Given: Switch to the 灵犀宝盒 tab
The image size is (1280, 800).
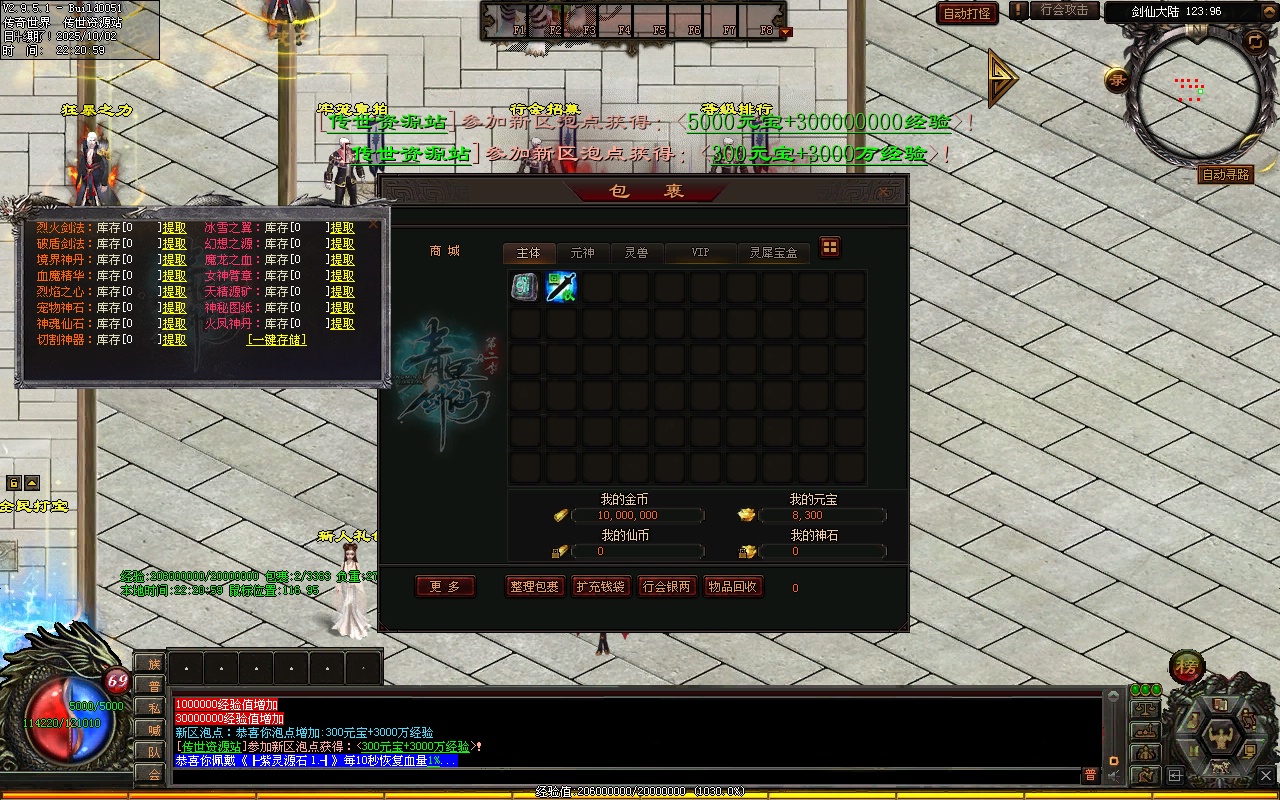Looking at the screenshot, I should tap(773, 253).
